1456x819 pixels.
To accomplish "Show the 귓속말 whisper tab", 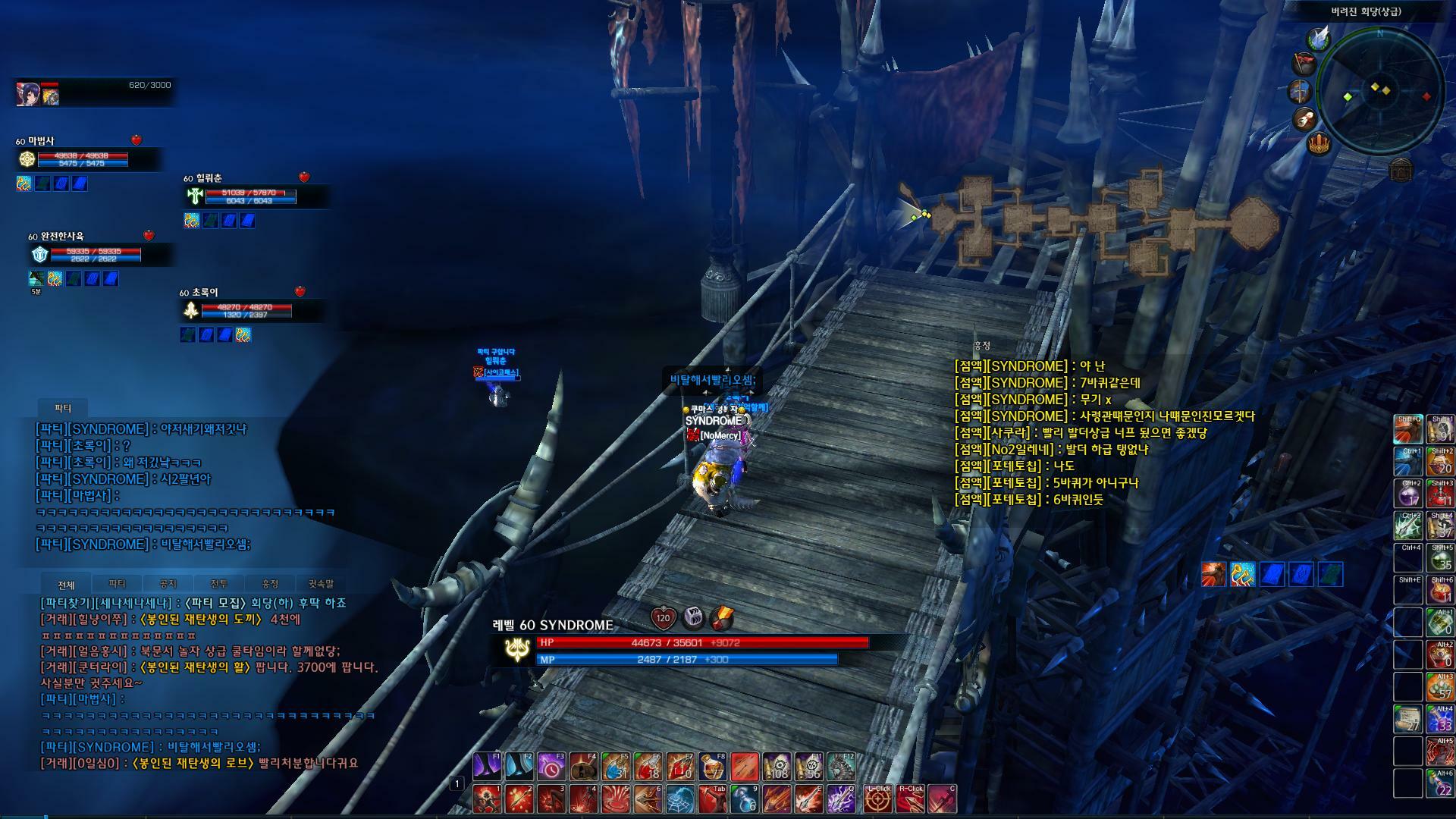I will tap(321, 584).
